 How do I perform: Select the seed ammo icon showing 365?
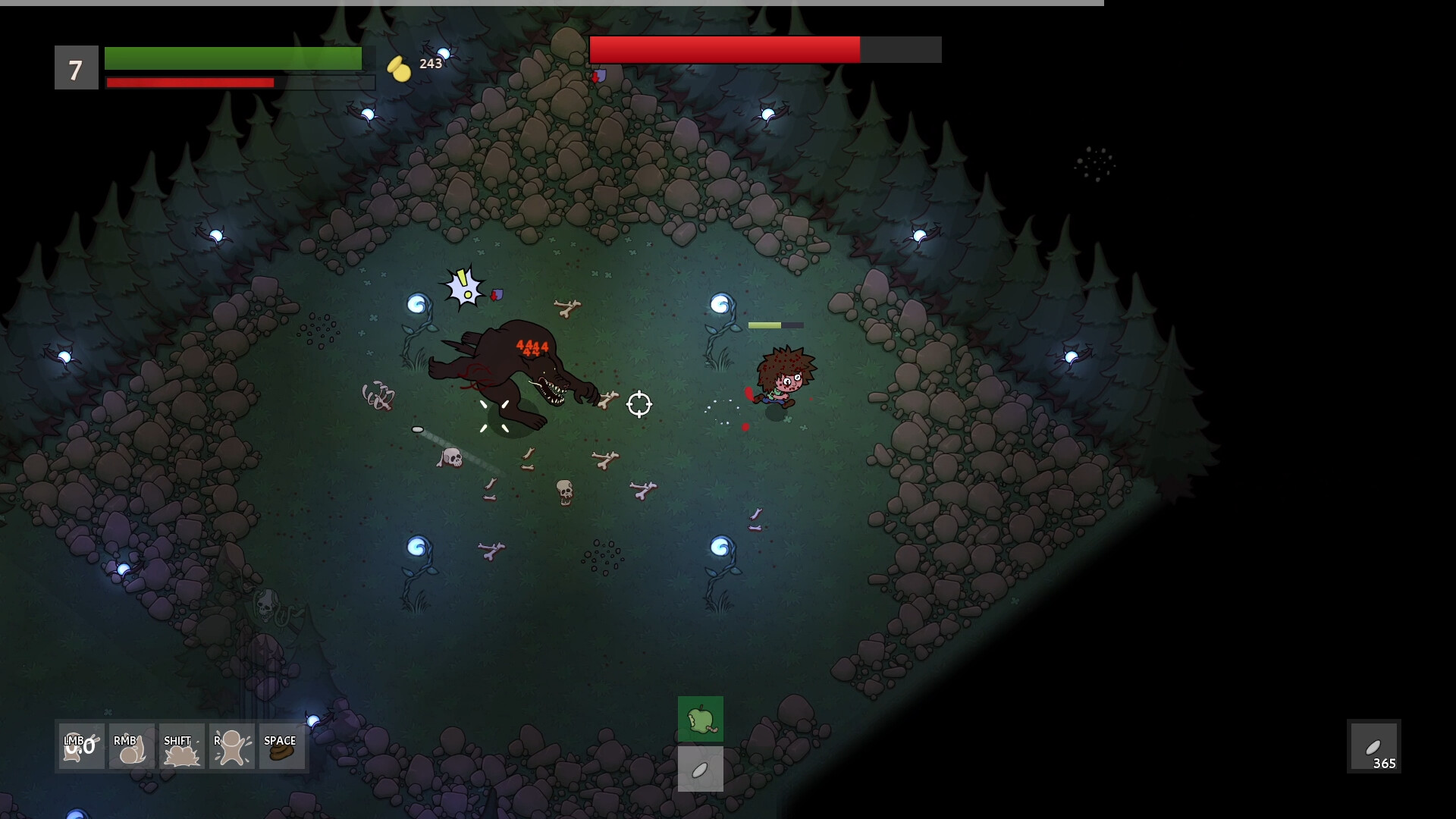(1376, 746)
